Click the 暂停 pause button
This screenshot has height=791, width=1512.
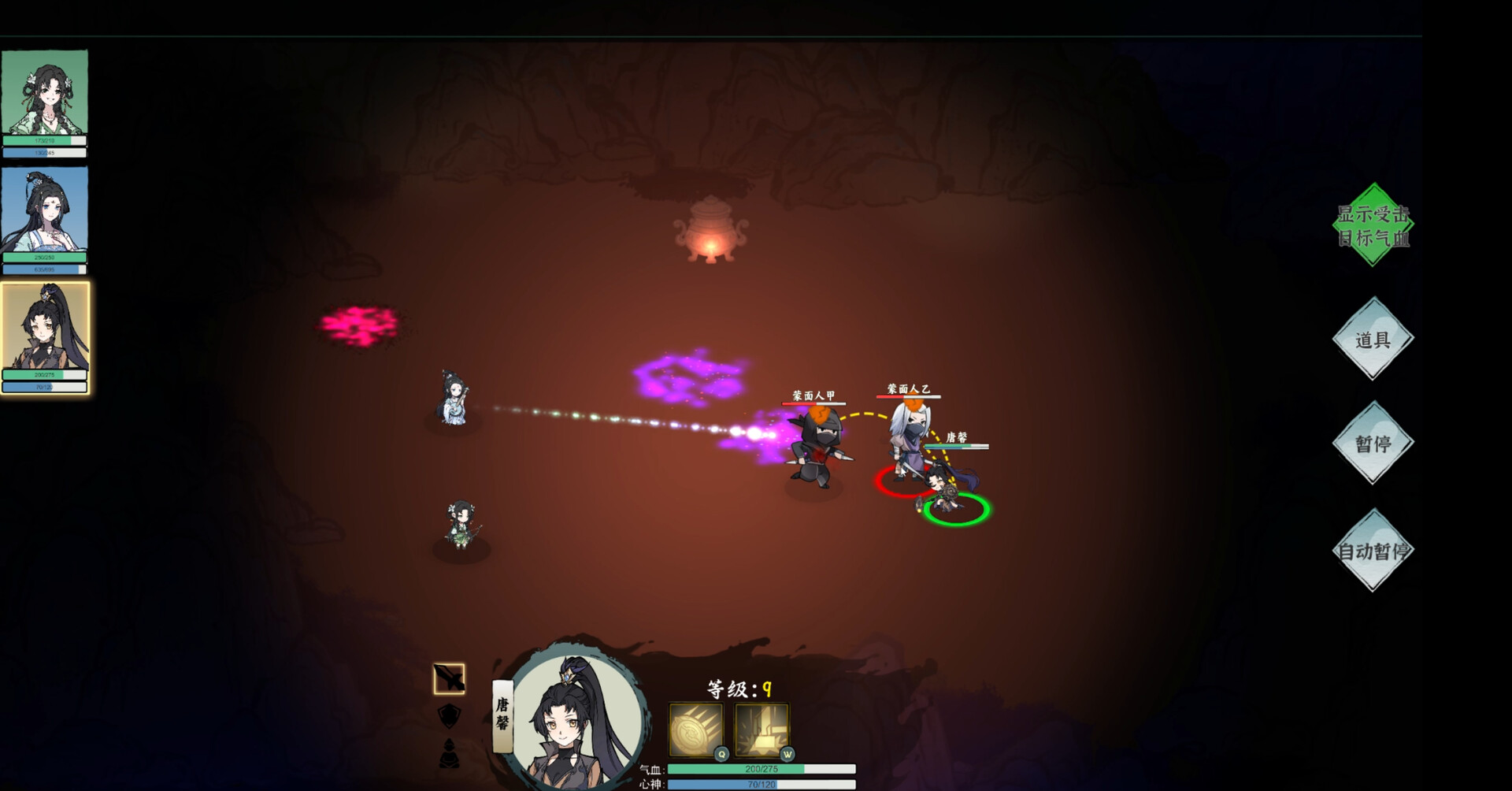coord(1373,443)
